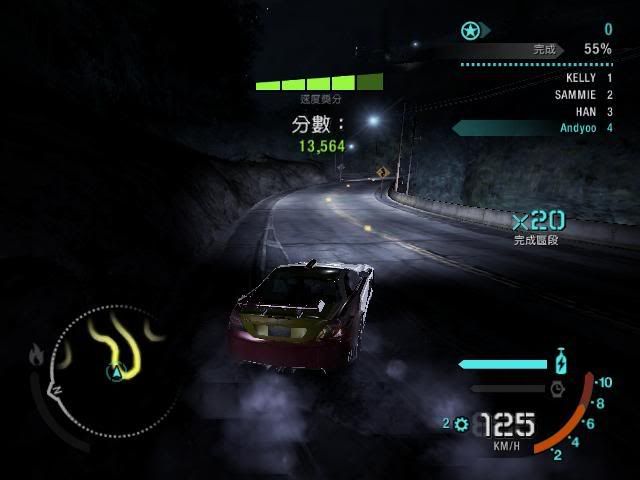The width and height of the screenshot is (640, 480).
Task: Click the star badge icon
Action: [471, 30]
